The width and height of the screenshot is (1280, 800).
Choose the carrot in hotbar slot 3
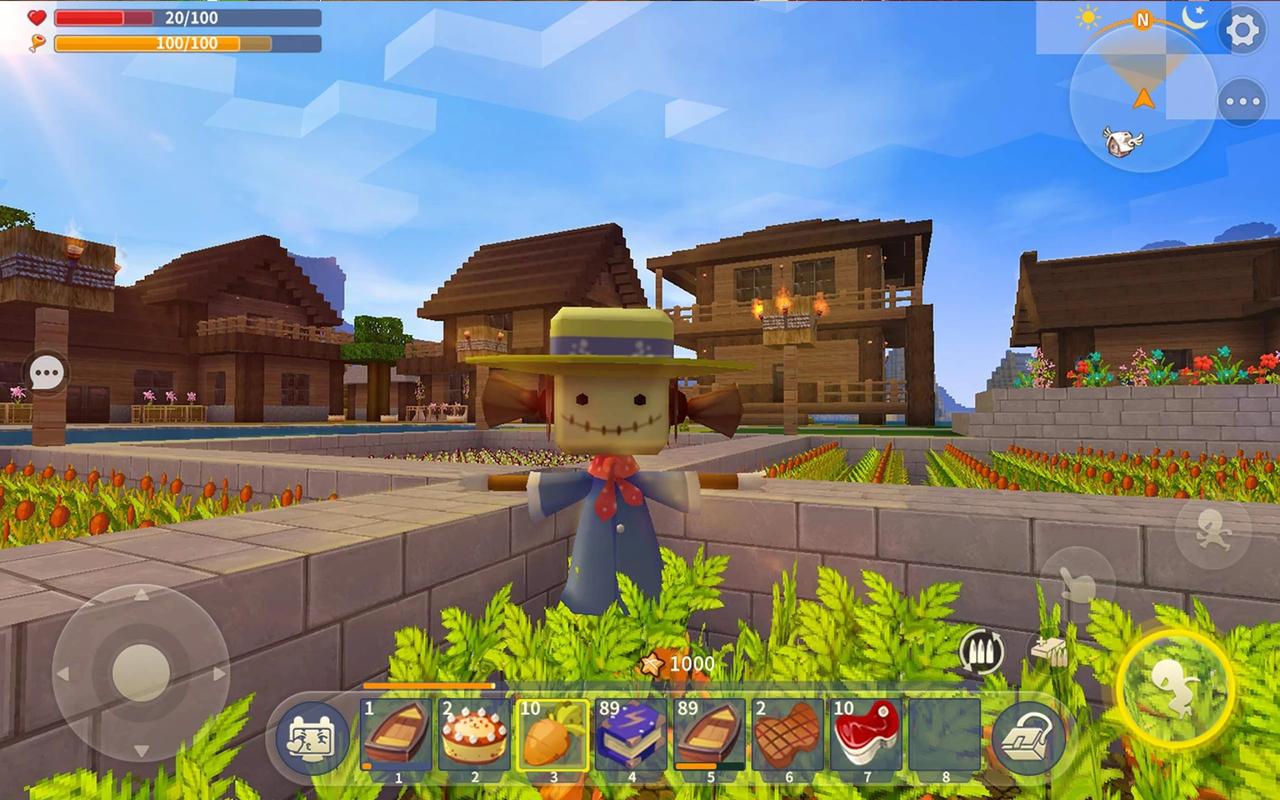pos(552,735)
